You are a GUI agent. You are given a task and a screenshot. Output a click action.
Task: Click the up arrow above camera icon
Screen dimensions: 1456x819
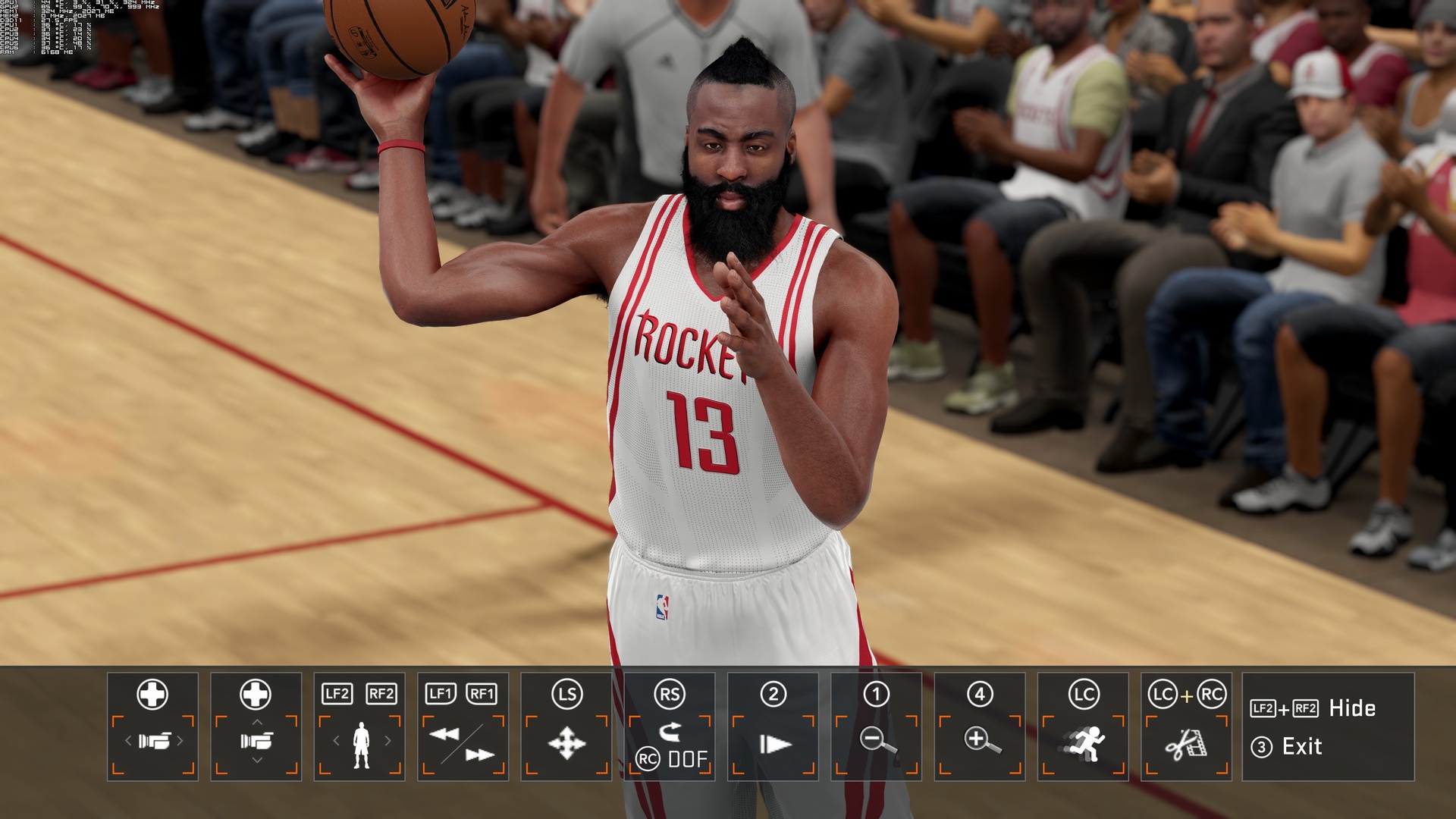coord(256,721)
